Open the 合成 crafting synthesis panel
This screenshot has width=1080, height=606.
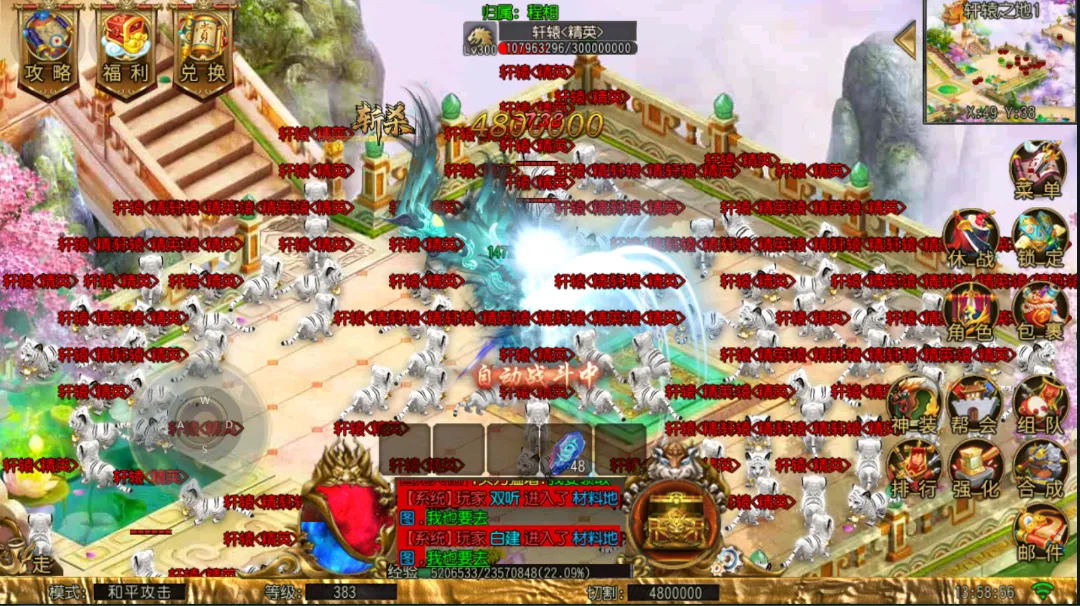point(1040,467)
